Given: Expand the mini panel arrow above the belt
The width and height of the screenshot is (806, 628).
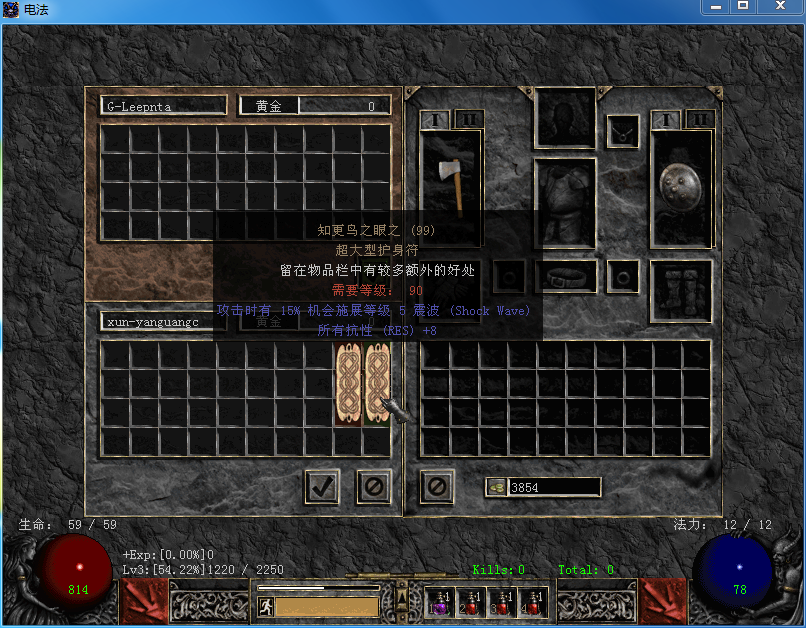Looking at the screenshot, I should coord(401,599).
